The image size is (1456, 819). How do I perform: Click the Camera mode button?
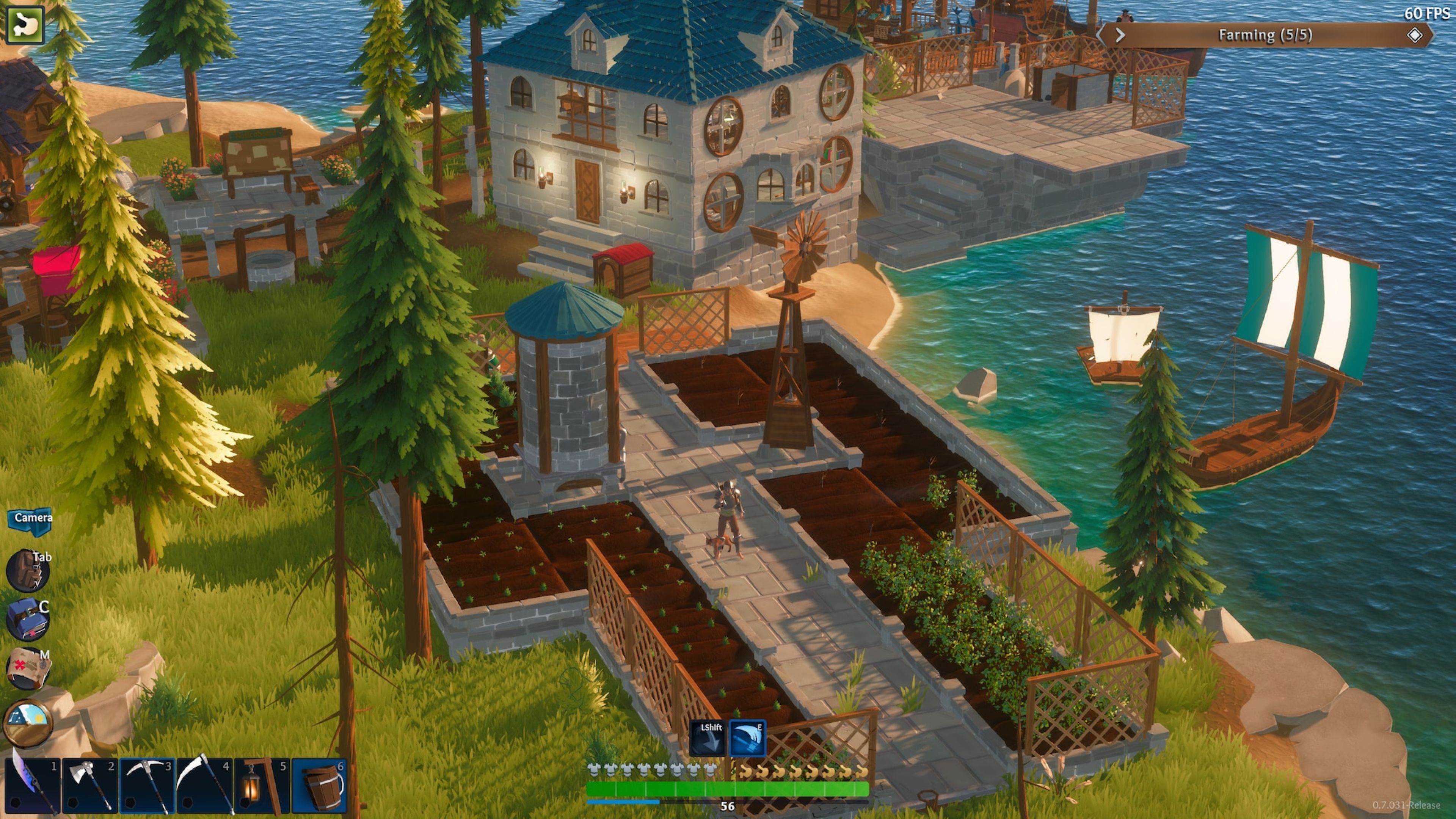click(30, 519)
